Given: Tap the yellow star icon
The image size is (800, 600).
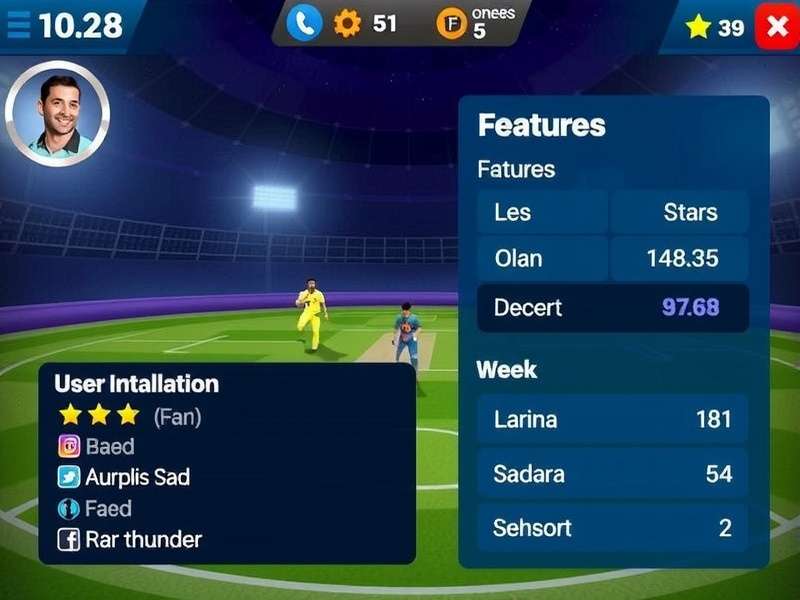Looking at the screenshot, I should click(x=698, y=27).
